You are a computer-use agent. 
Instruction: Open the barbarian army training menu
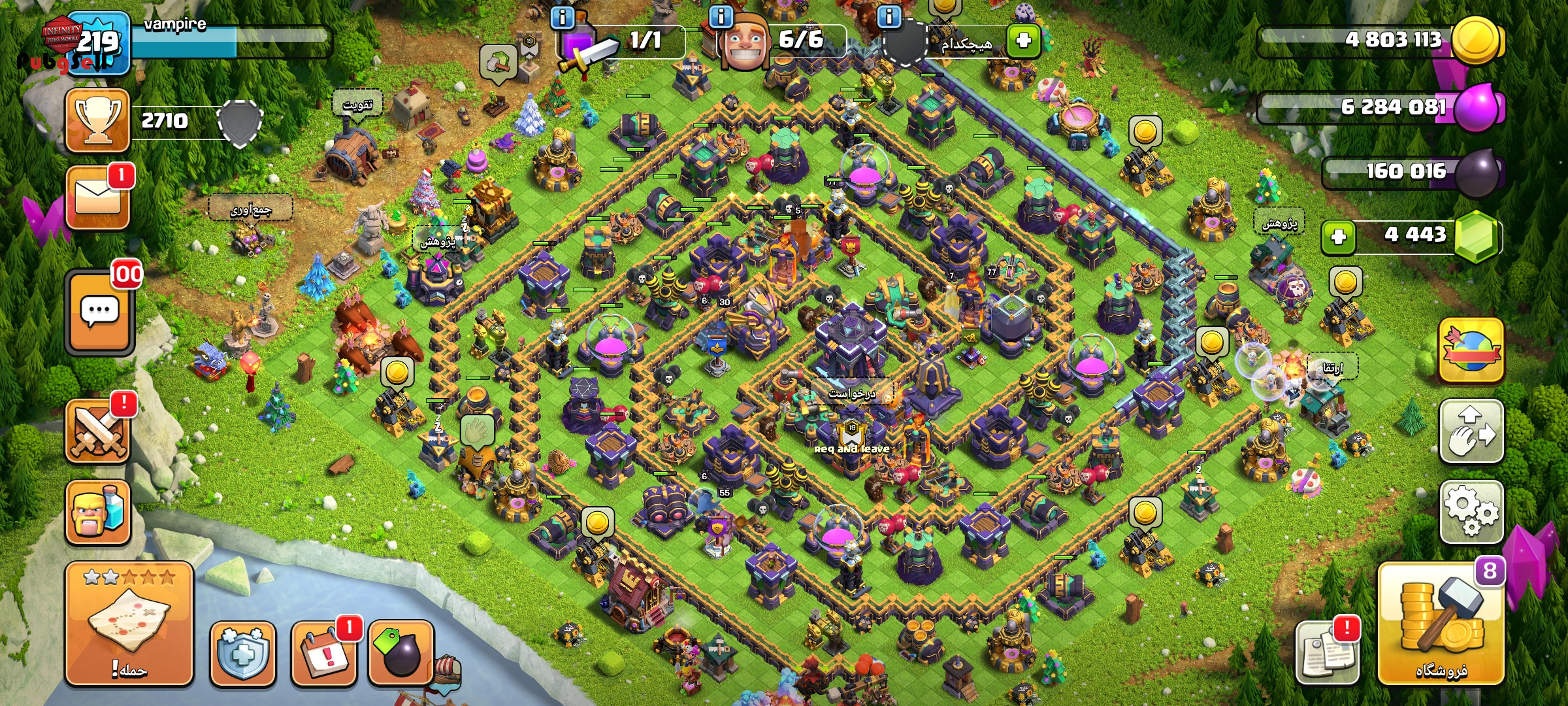click(x=98, y=513)
